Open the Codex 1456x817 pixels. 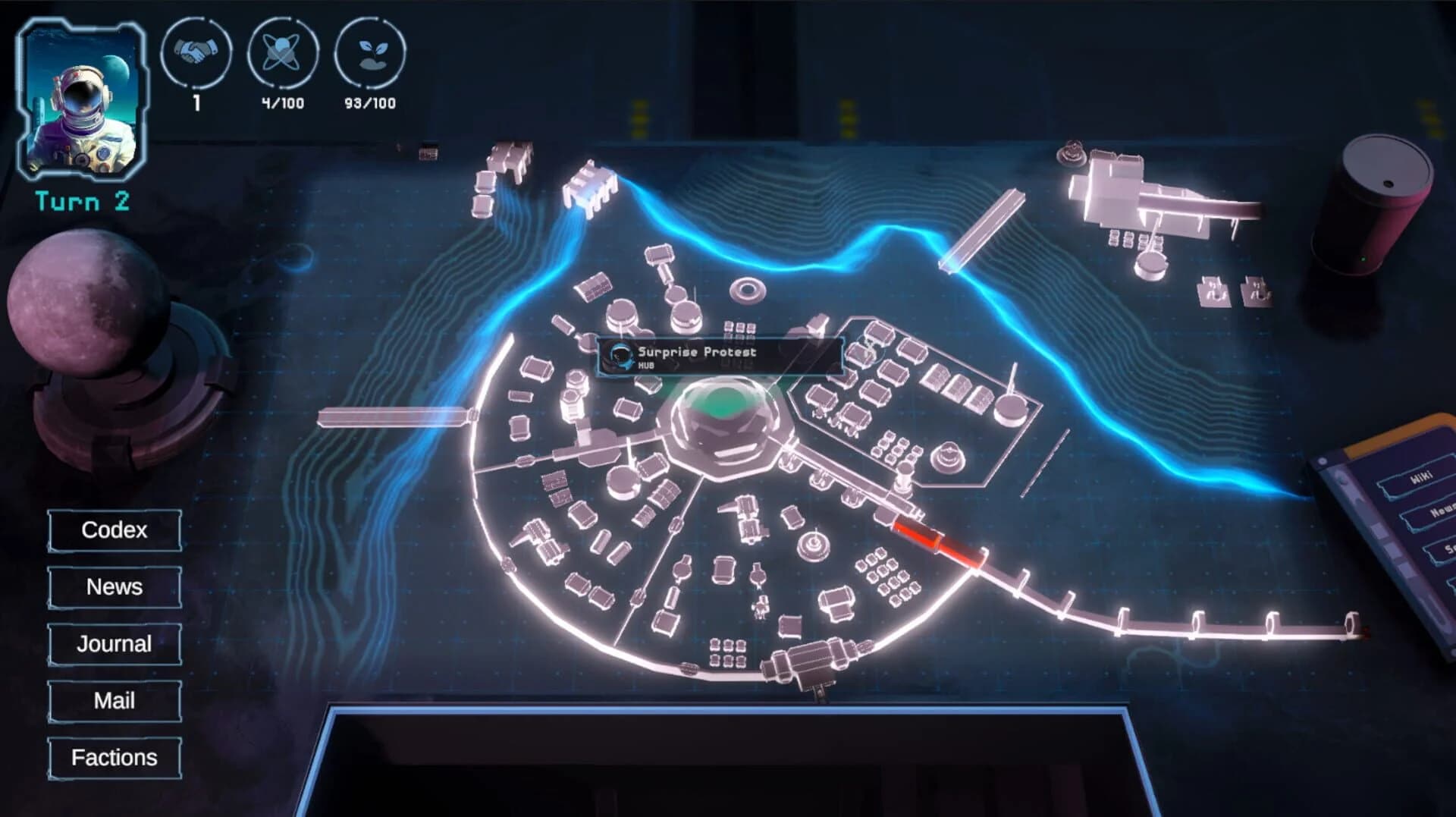(114, 530)
